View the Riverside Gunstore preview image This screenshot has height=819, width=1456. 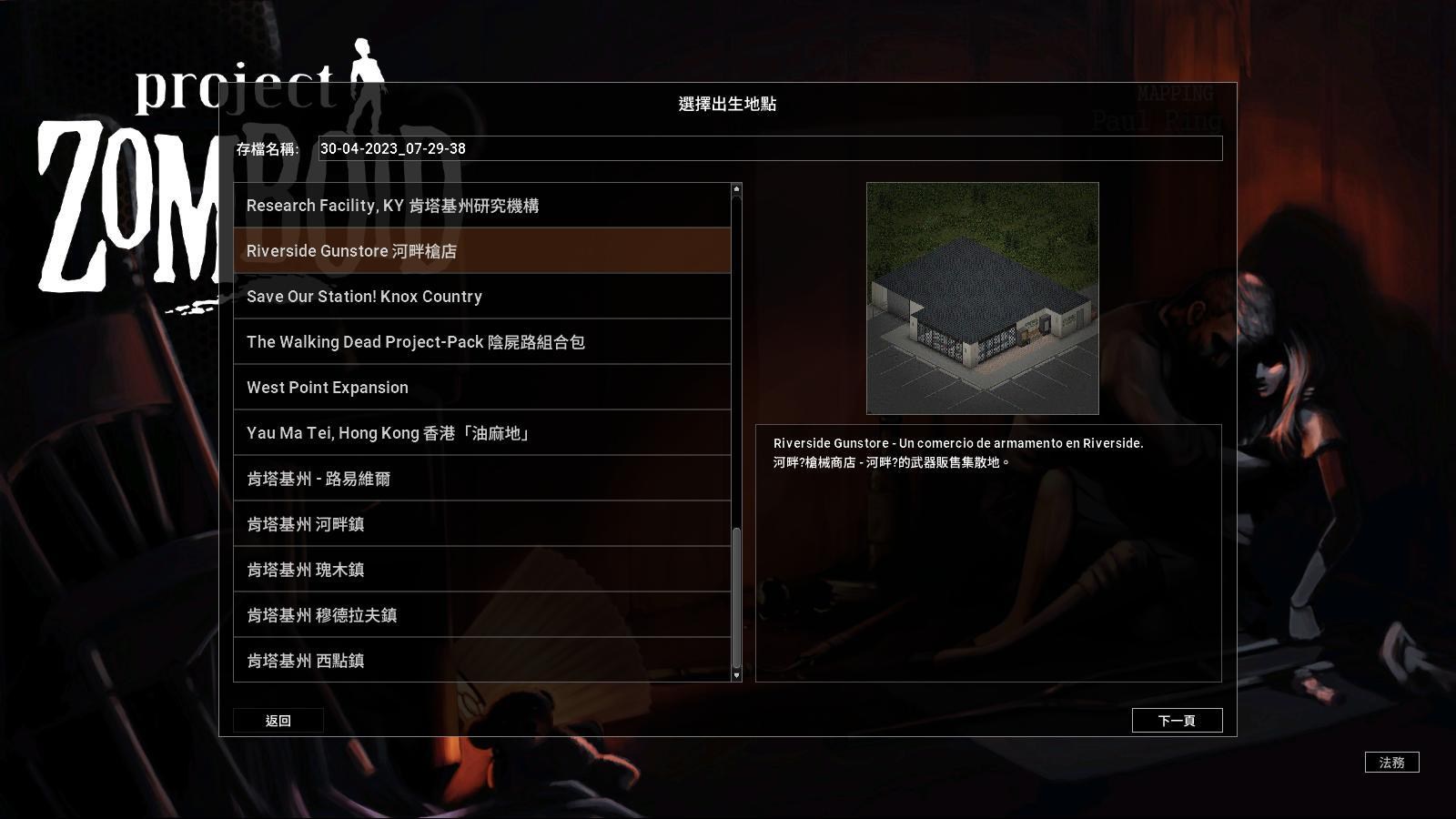[983, 296]
